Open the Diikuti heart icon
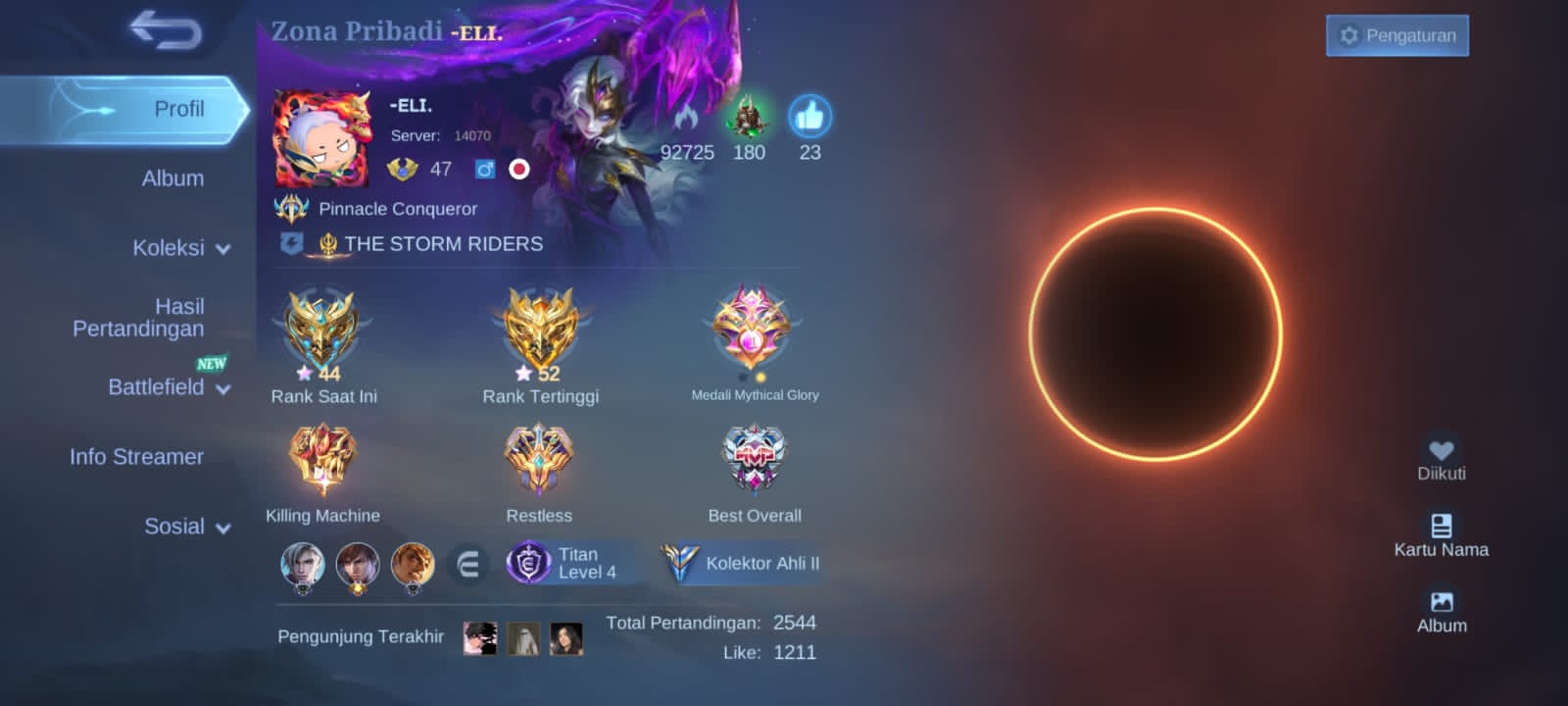Image resolution: width=1568 pixels, height=706 pixels. tap(1441, 457)
